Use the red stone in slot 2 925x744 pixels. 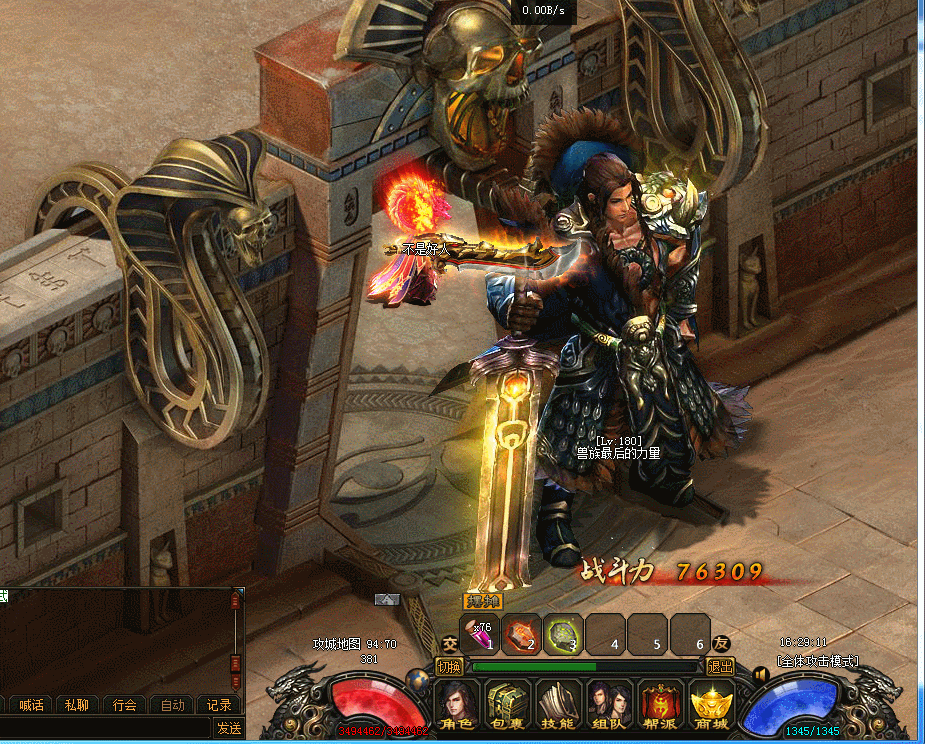pyautogui.click(x=521, y=633)
